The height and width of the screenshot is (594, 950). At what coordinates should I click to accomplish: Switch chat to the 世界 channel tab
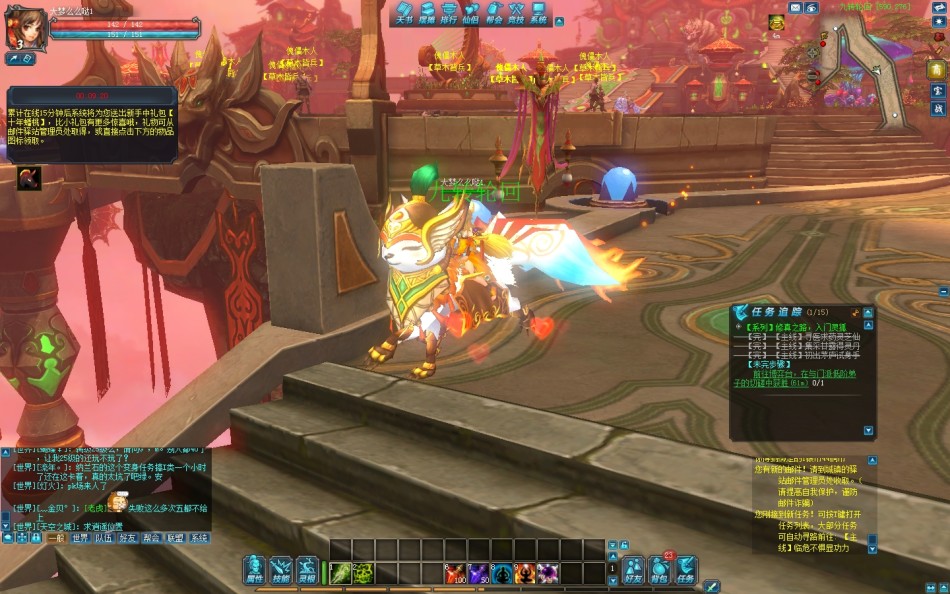click(x=80, y=538)
